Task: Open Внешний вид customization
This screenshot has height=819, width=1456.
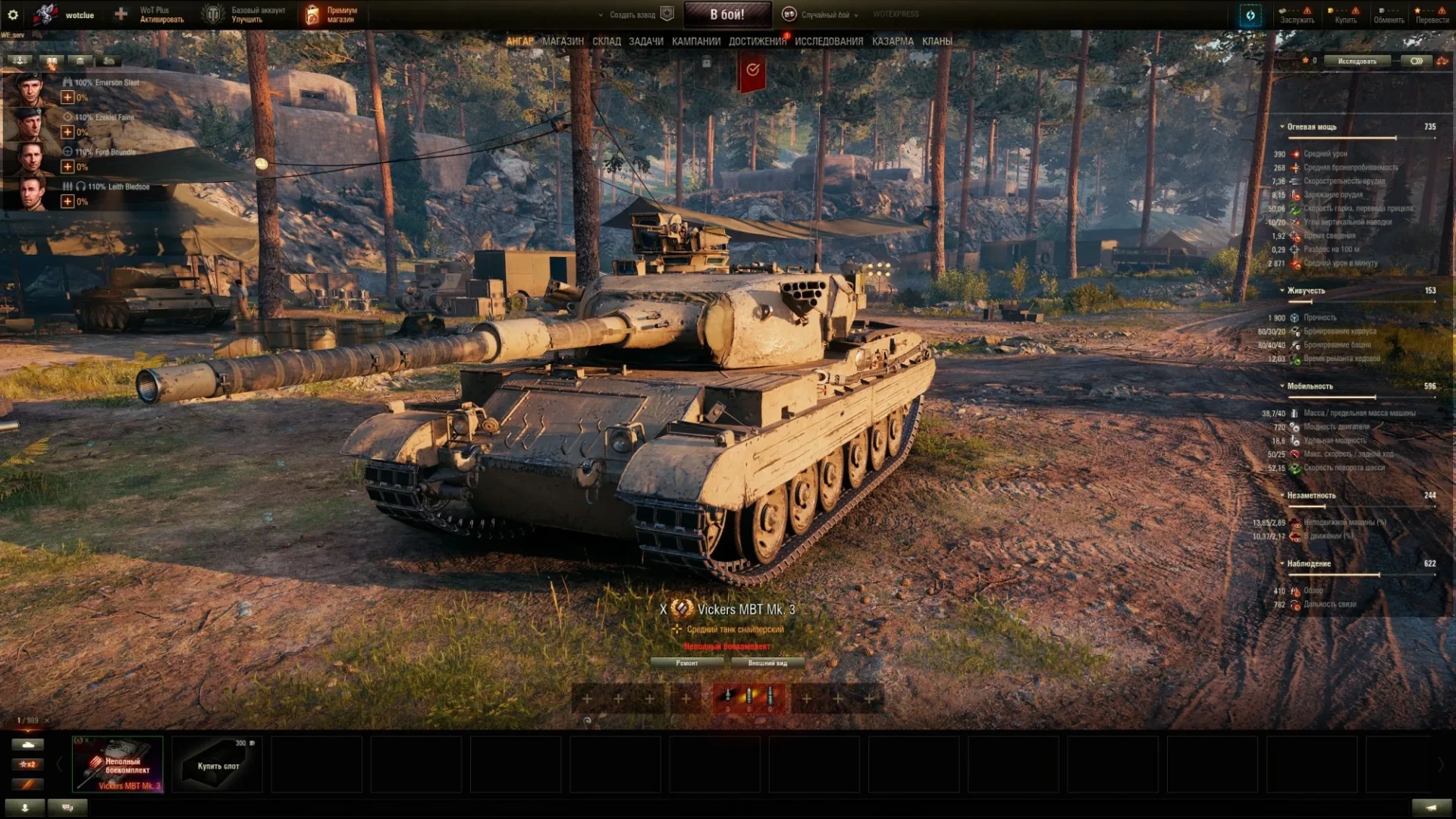Action: pyautogui.click(x=767, y=663)
